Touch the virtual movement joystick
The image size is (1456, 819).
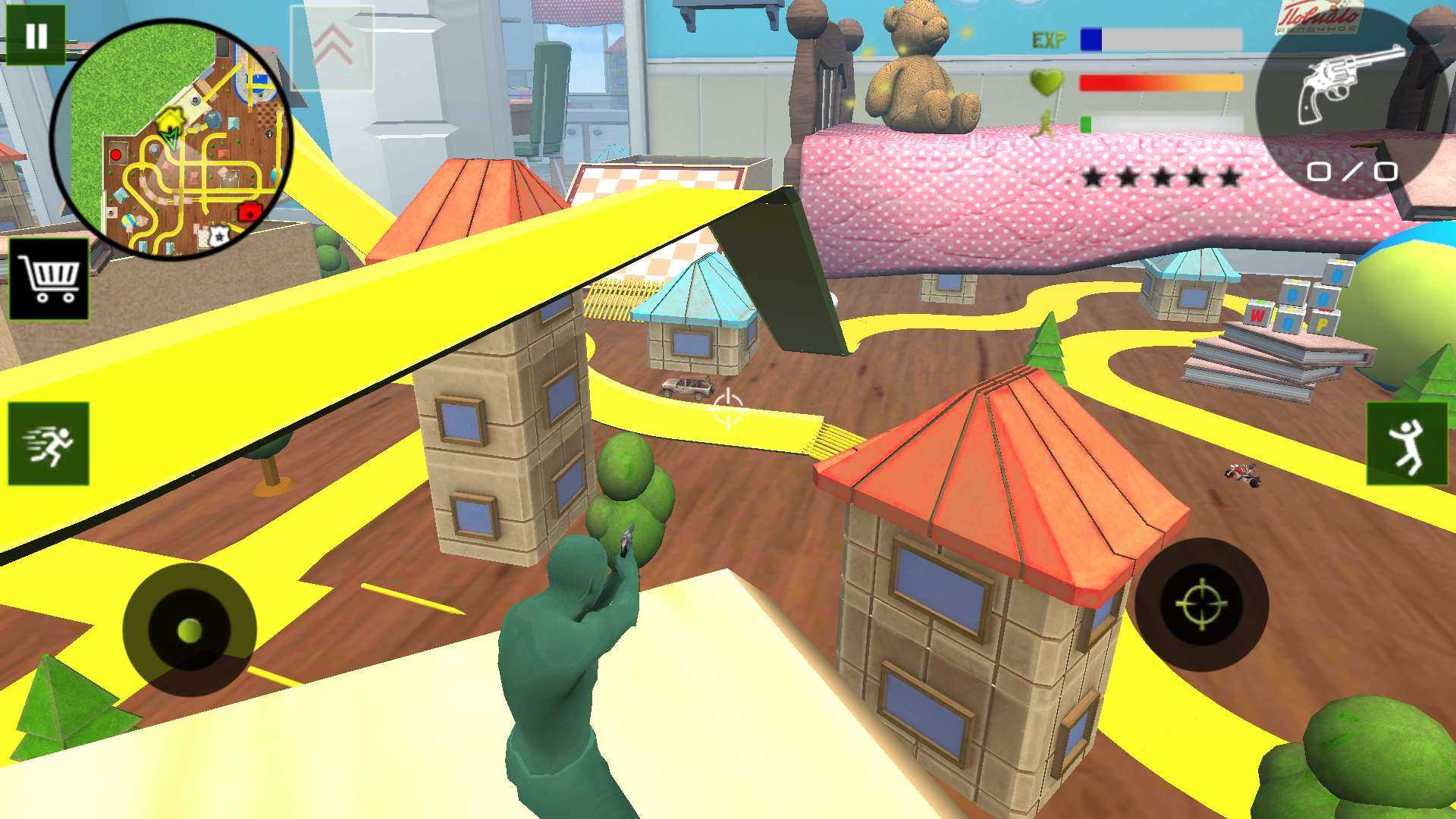[190, 629]
